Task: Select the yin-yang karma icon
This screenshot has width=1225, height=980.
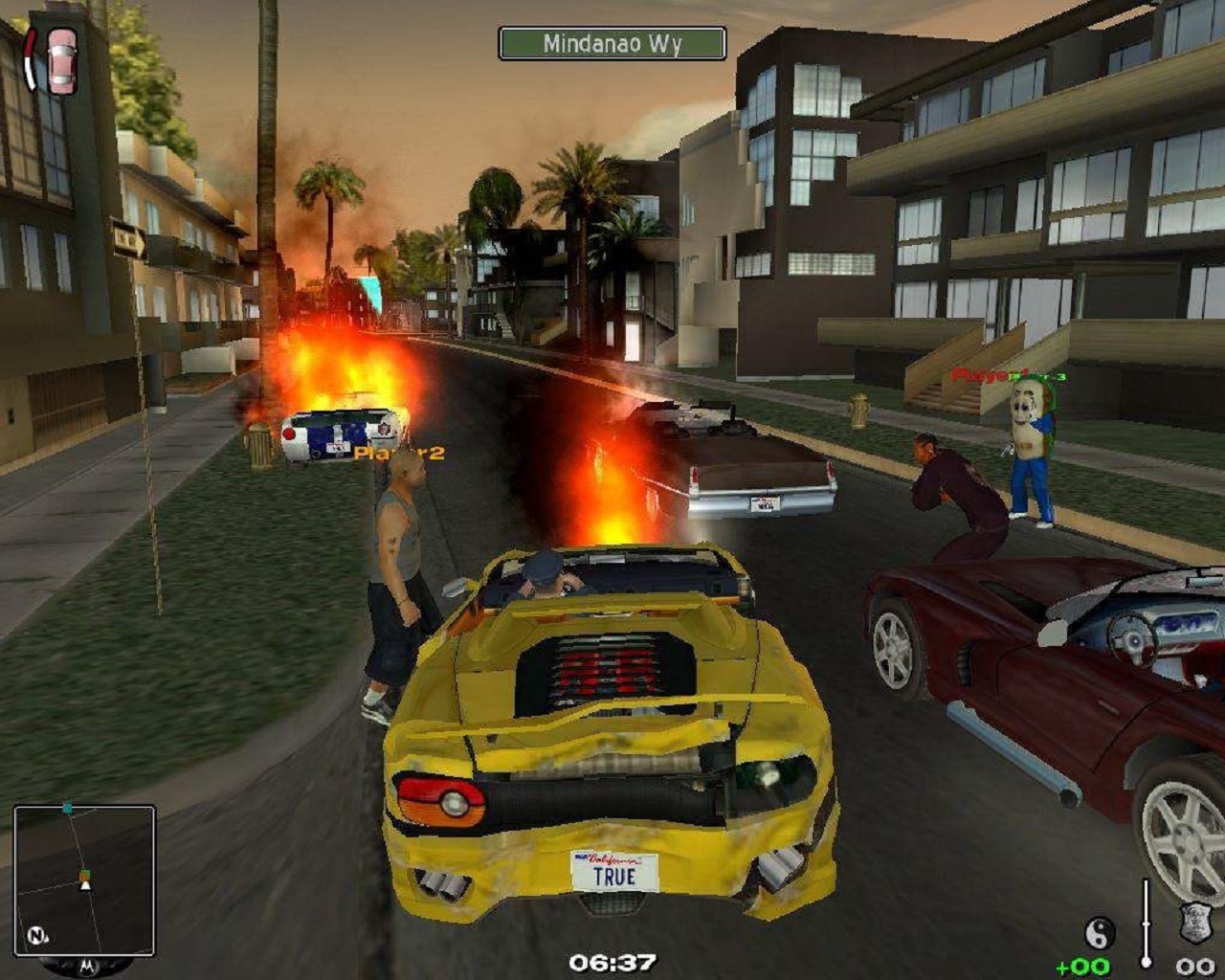Action: [1099, 931]
